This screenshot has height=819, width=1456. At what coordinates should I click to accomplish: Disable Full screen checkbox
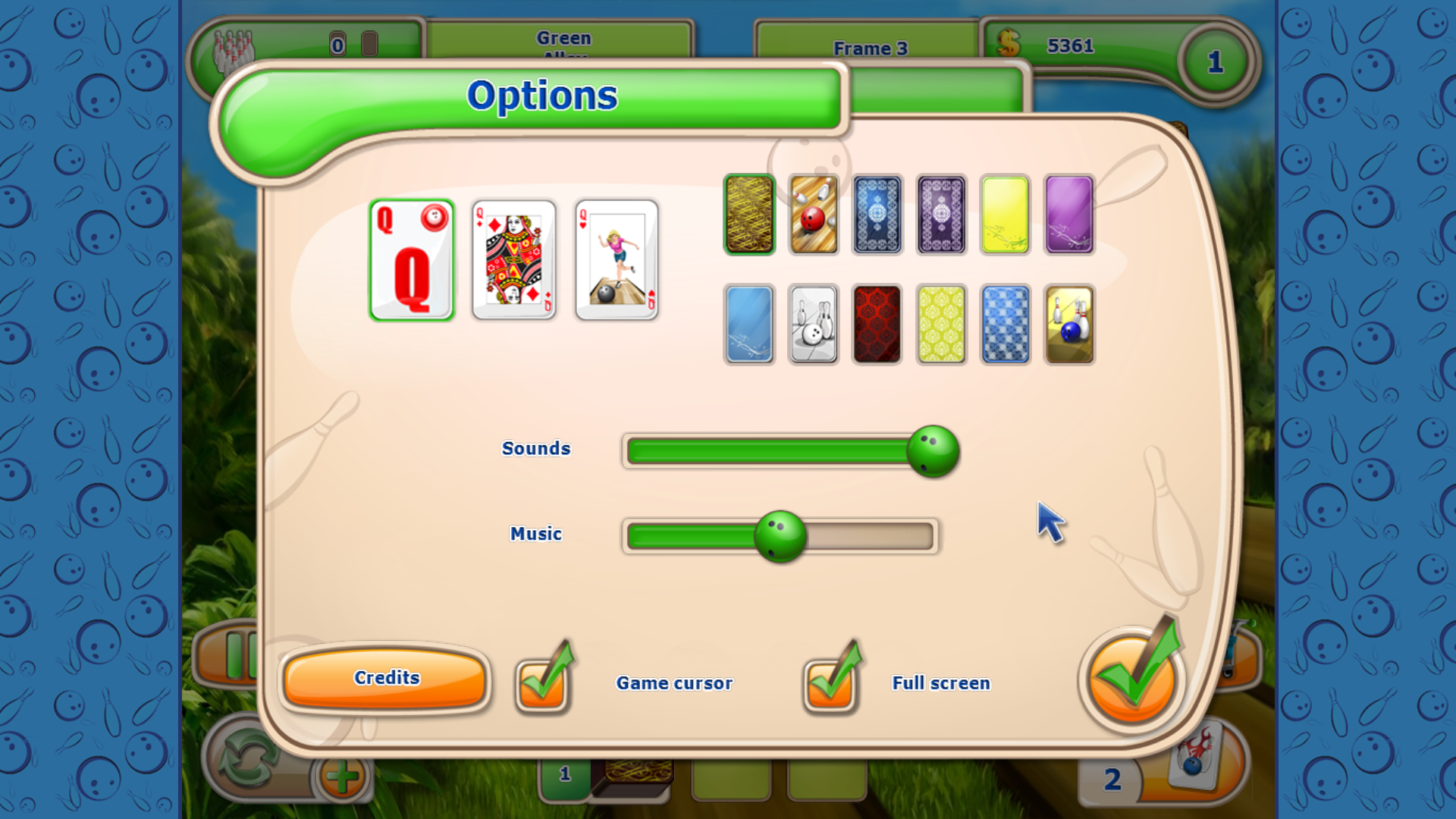(832, 680)
